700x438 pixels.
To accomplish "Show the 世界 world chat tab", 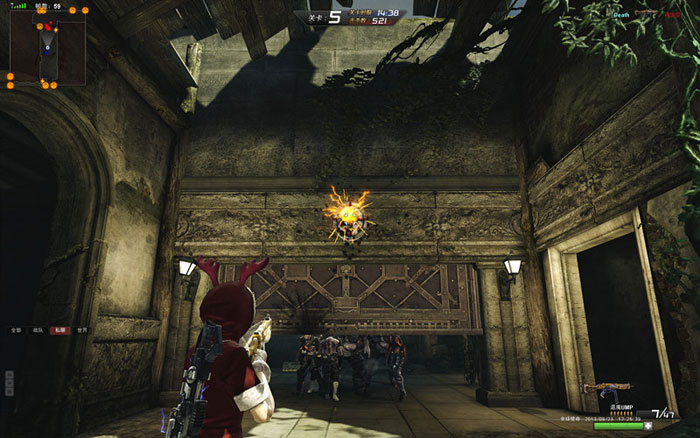I will pos(82,329).
